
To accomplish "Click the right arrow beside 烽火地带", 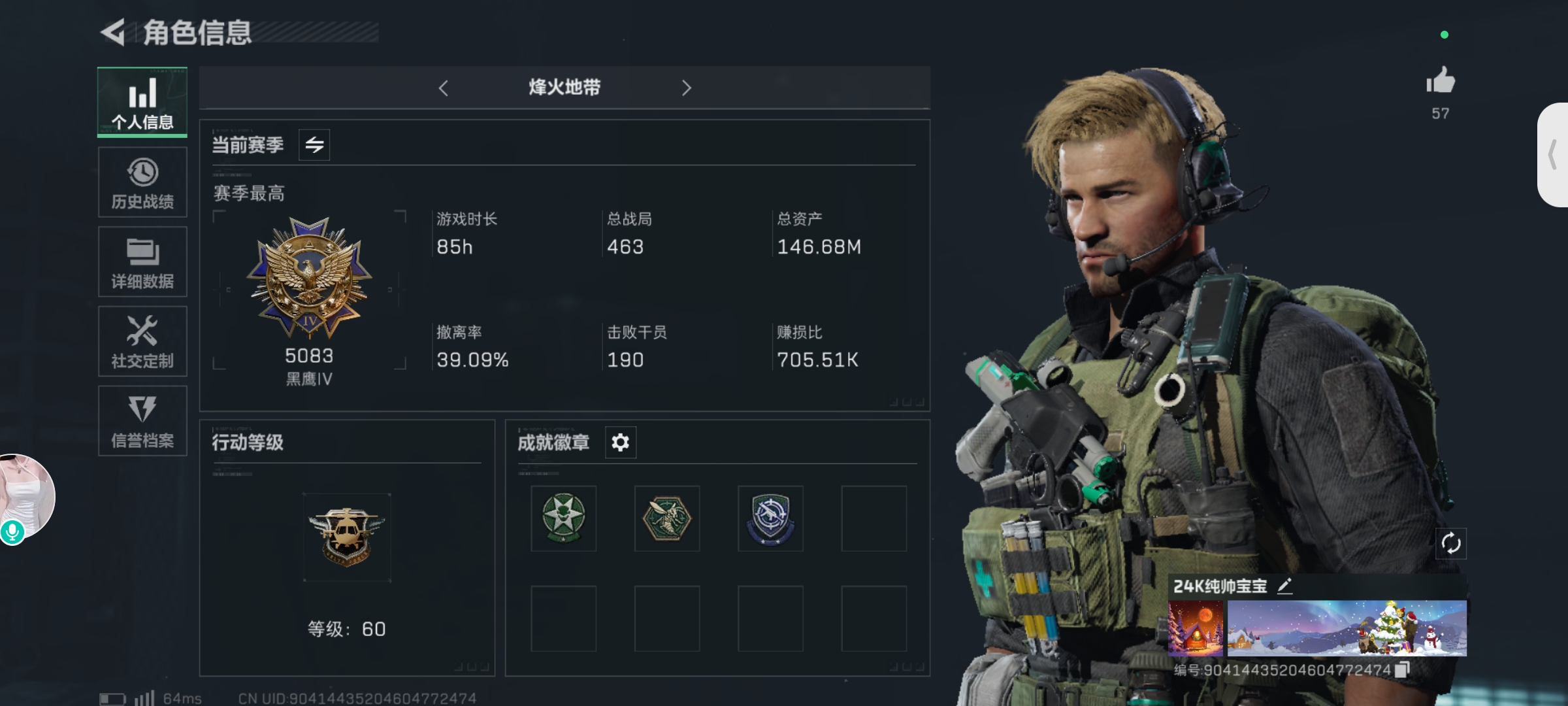I will click(686, 88).
